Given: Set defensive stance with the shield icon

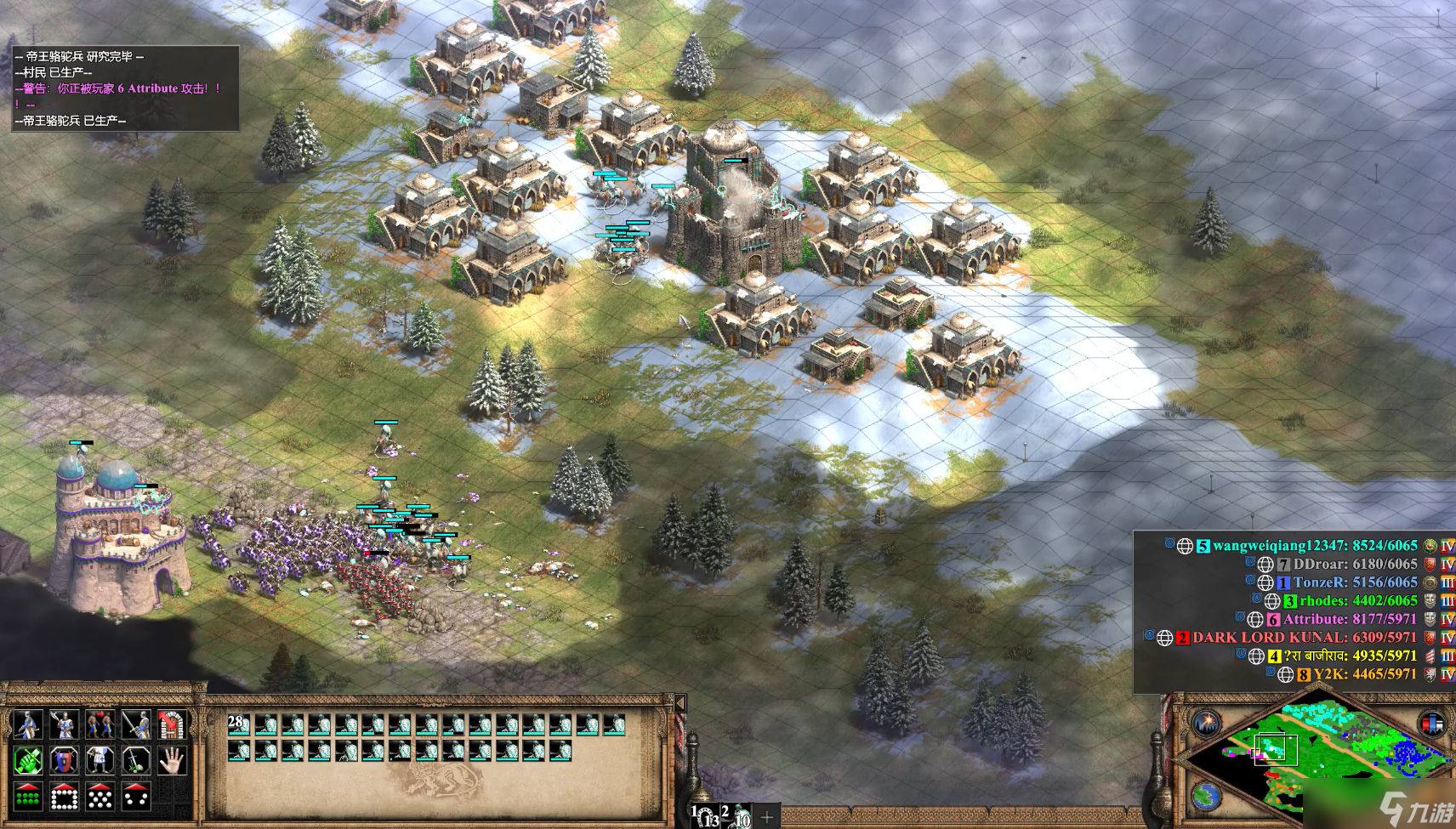Looking at the screenshot, I should (x=64, y=760).
